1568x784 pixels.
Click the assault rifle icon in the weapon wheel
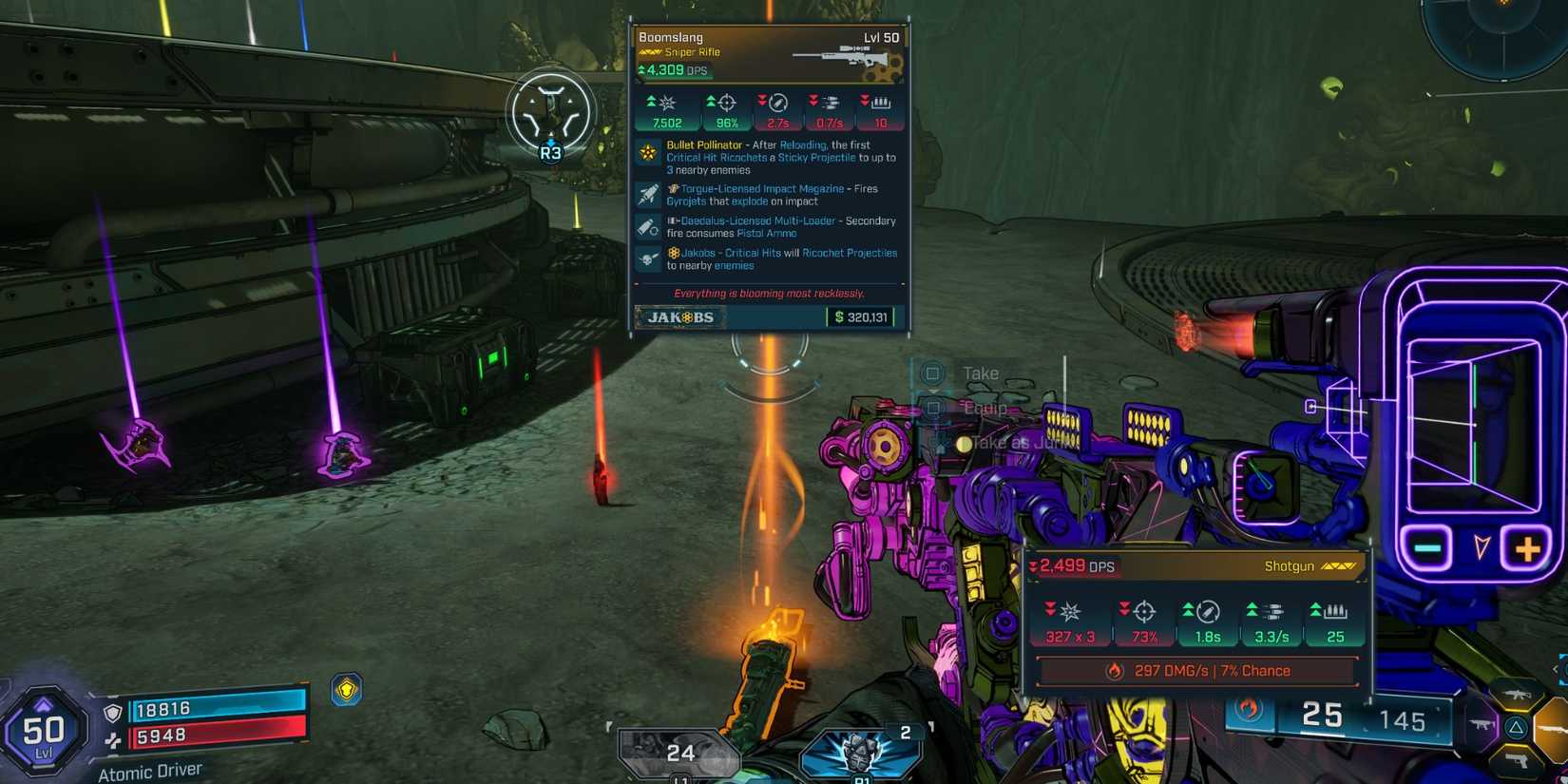[x=1517, y=694]
